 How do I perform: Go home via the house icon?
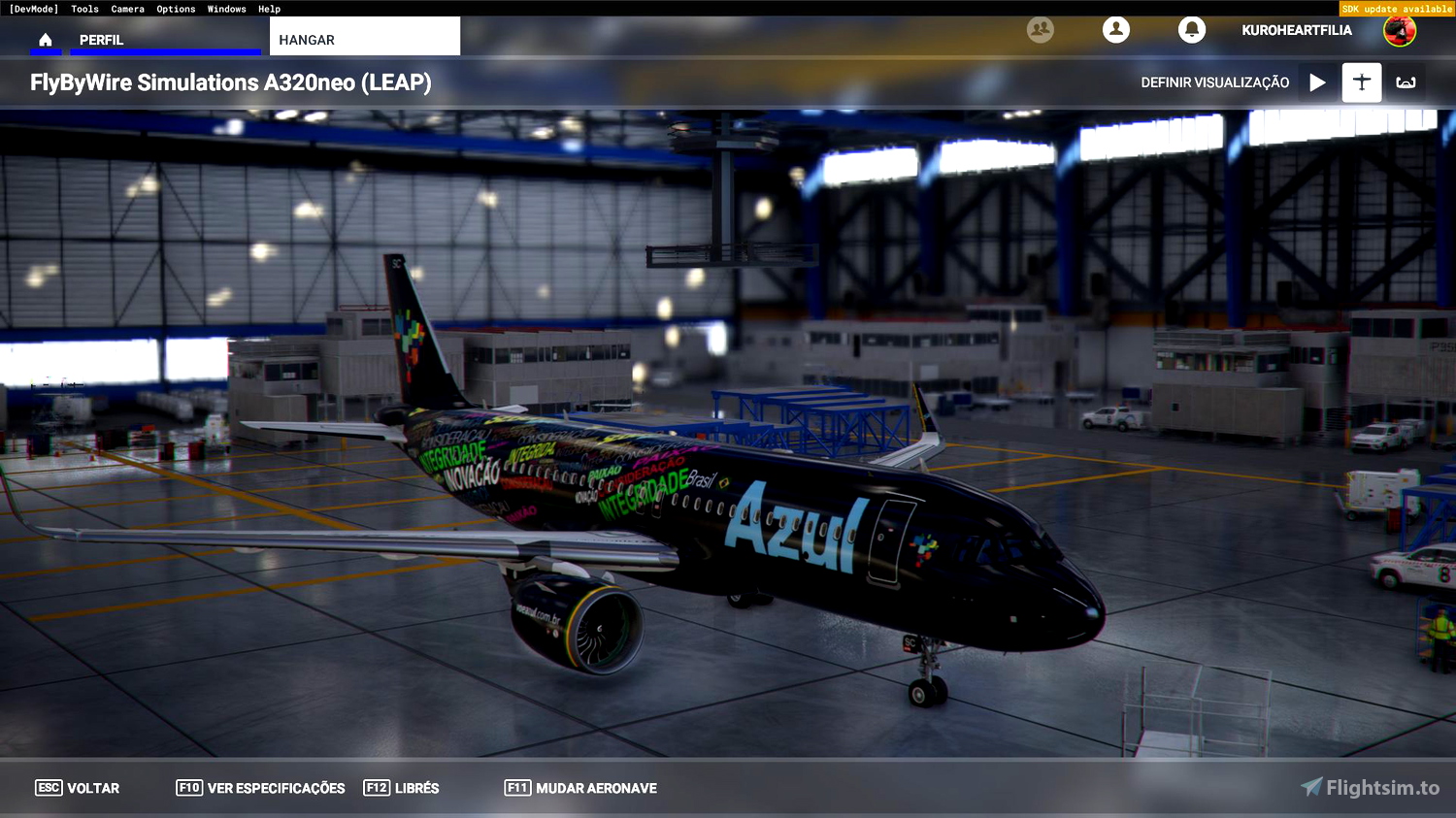click(x=46, y=40)
